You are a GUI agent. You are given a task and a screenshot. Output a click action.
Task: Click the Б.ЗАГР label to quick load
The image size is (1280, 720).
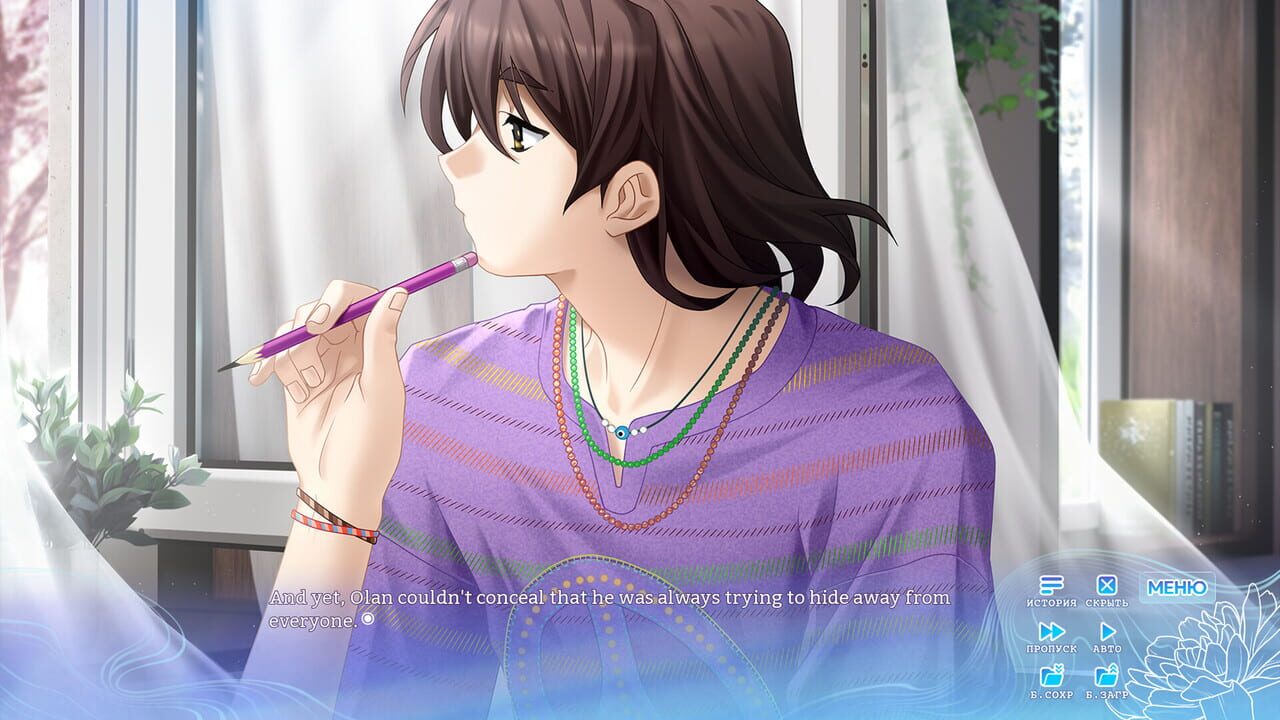click(x=1107, y=695)
